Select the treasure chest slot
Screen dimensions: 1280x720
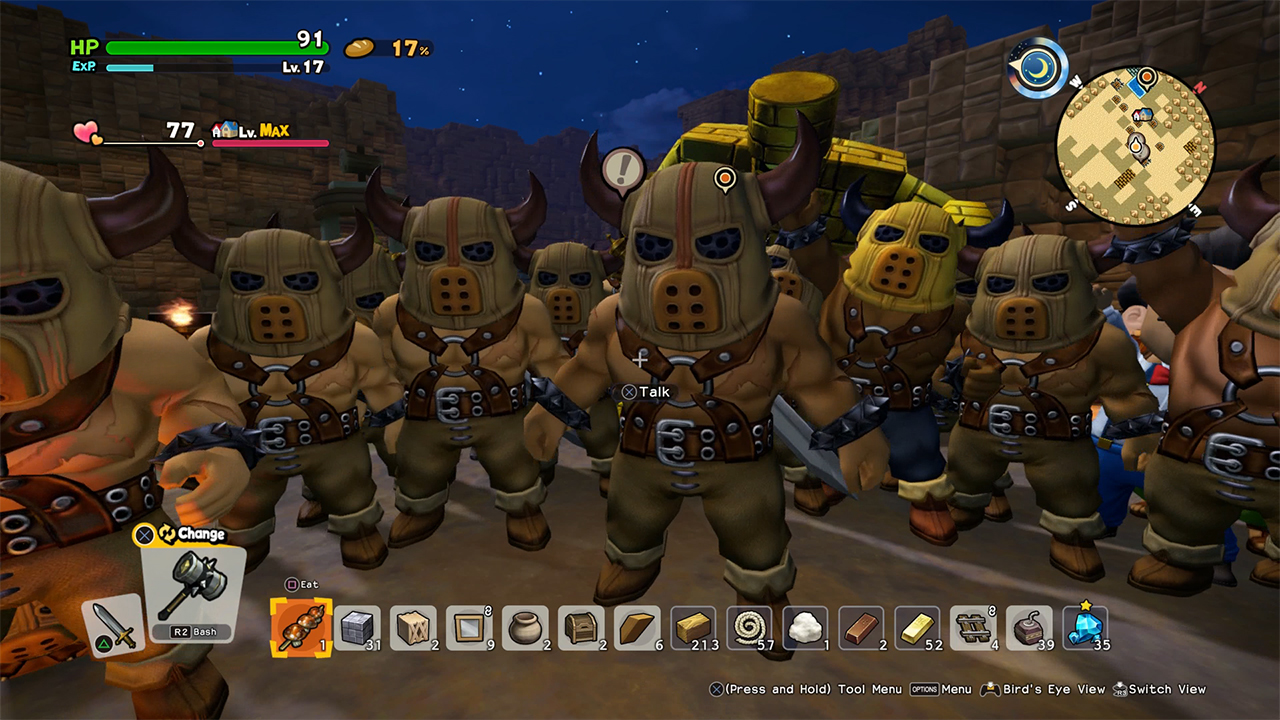coord(581,628)
